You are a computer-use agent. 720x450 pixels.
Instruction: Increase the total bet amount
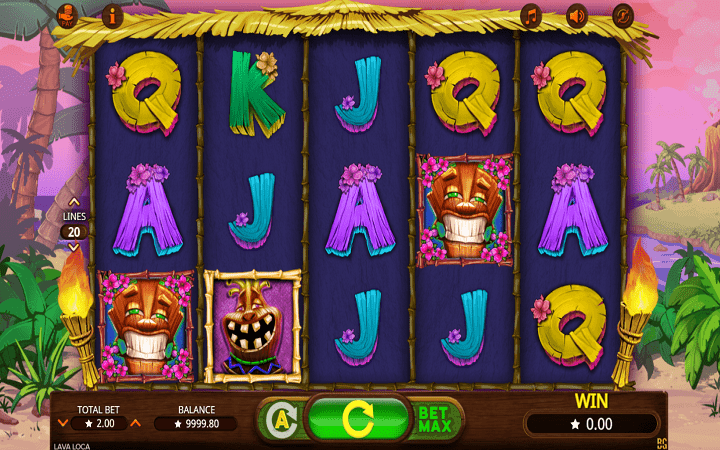point(136,423)
